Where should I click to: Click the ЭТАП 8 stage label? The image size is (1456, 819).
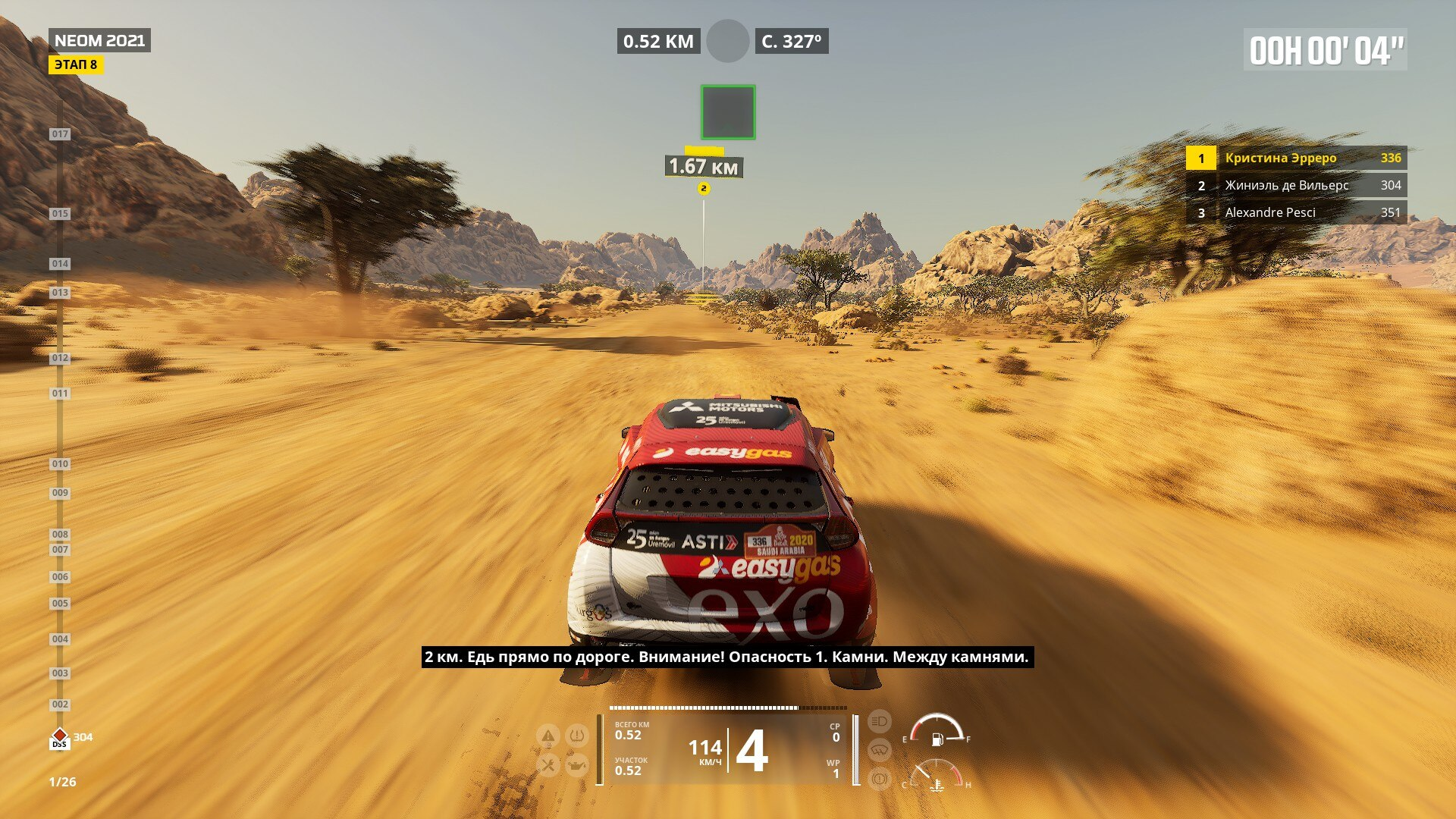[x=76, y=64]
